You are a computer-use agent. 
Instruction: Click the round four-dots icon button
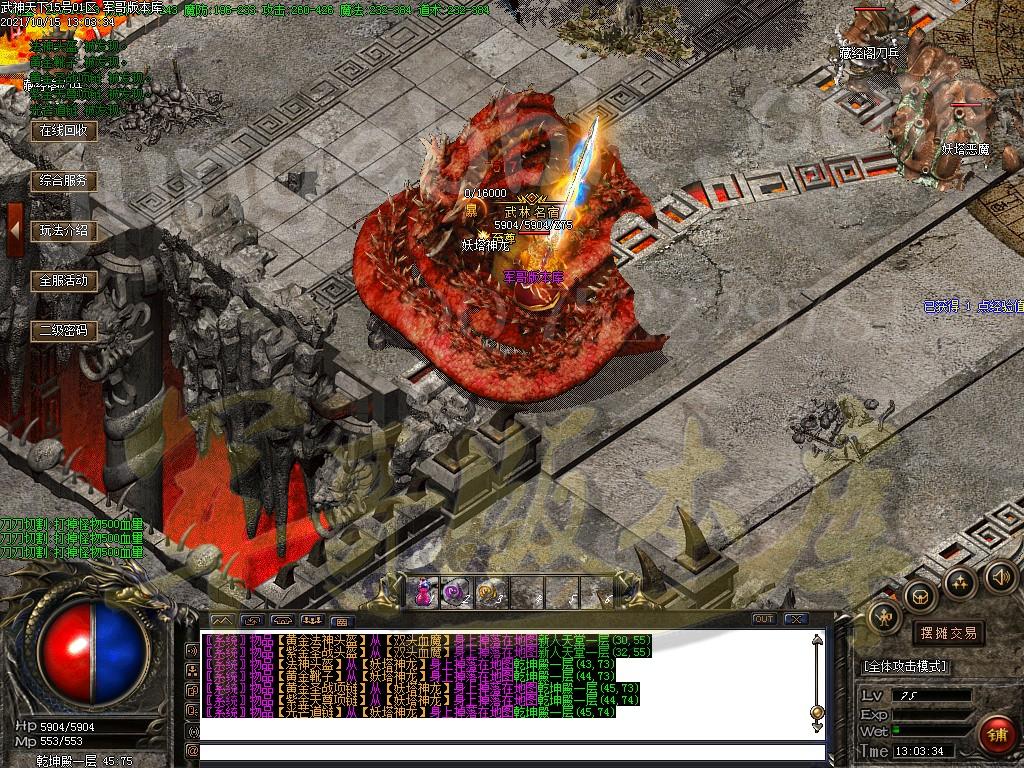[960, 581]
